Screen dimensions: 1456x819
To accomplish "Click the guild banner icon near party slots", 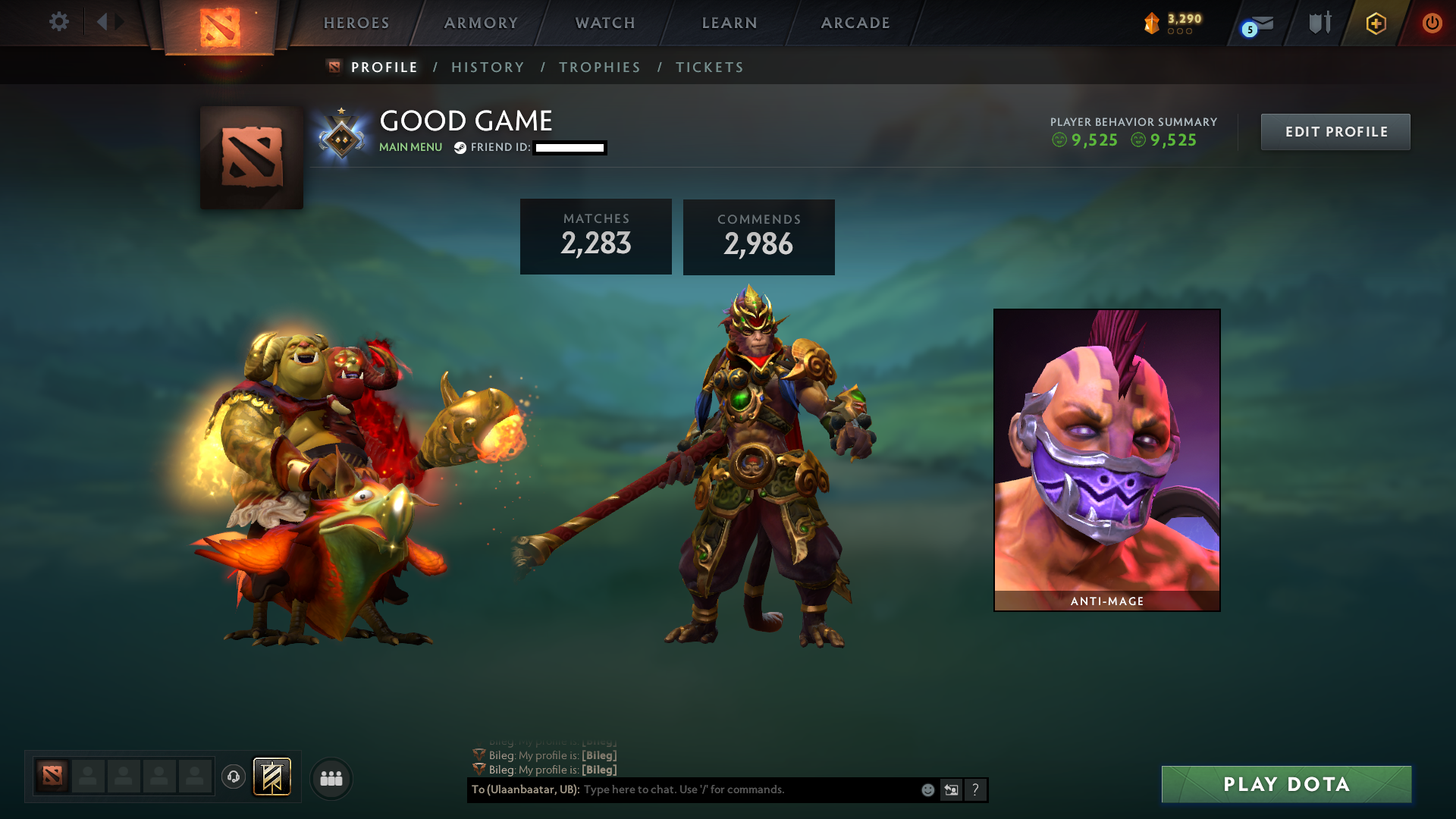I will click(x=271, y=777).
